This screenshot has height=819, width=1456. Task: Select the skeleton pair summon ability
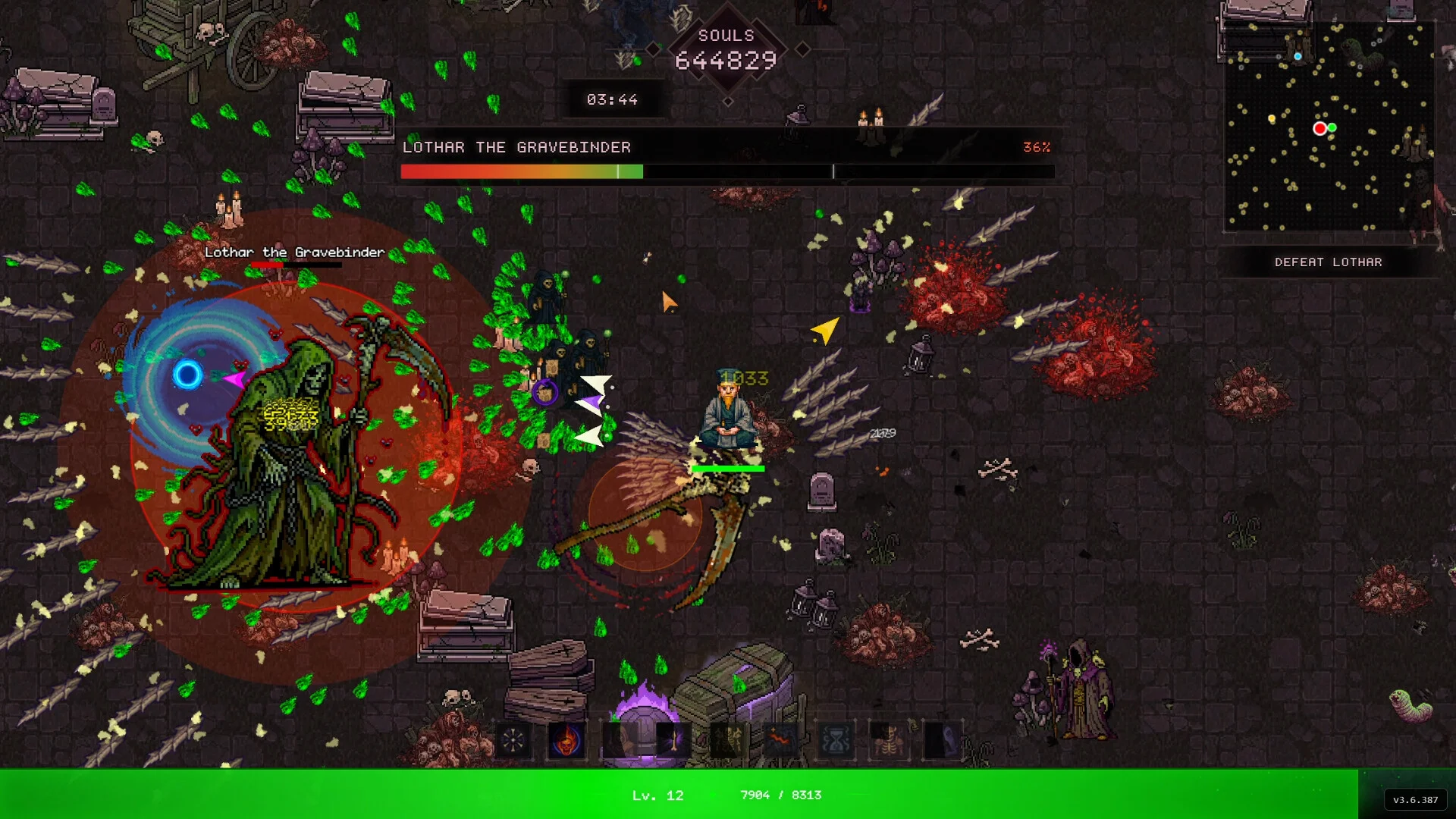pos(727,740)
